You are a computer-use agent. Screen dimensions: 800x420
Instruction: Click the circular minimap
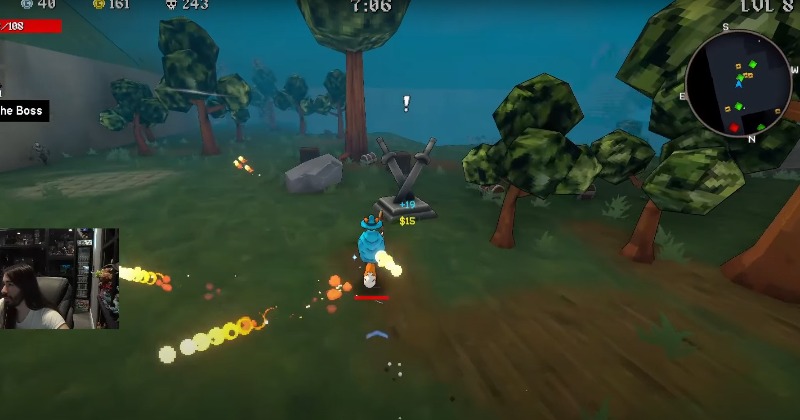pyautogui.click(x=739, y=83)
